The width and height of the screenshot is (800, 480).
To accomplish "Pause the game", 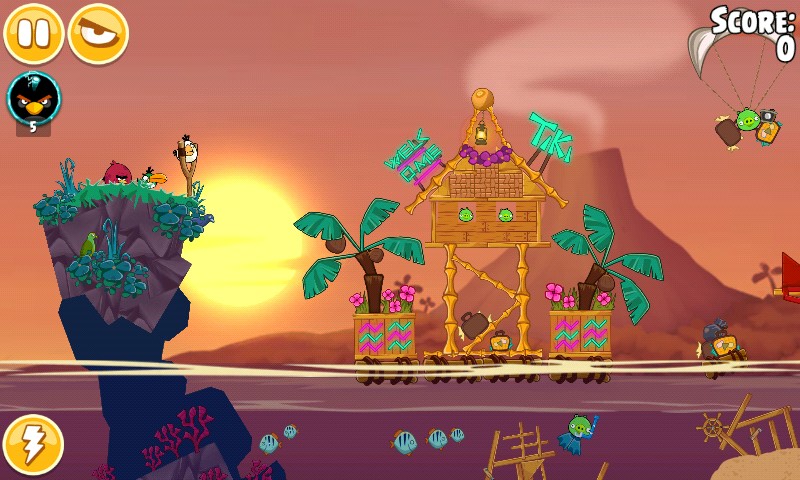I will pos(34,33).
